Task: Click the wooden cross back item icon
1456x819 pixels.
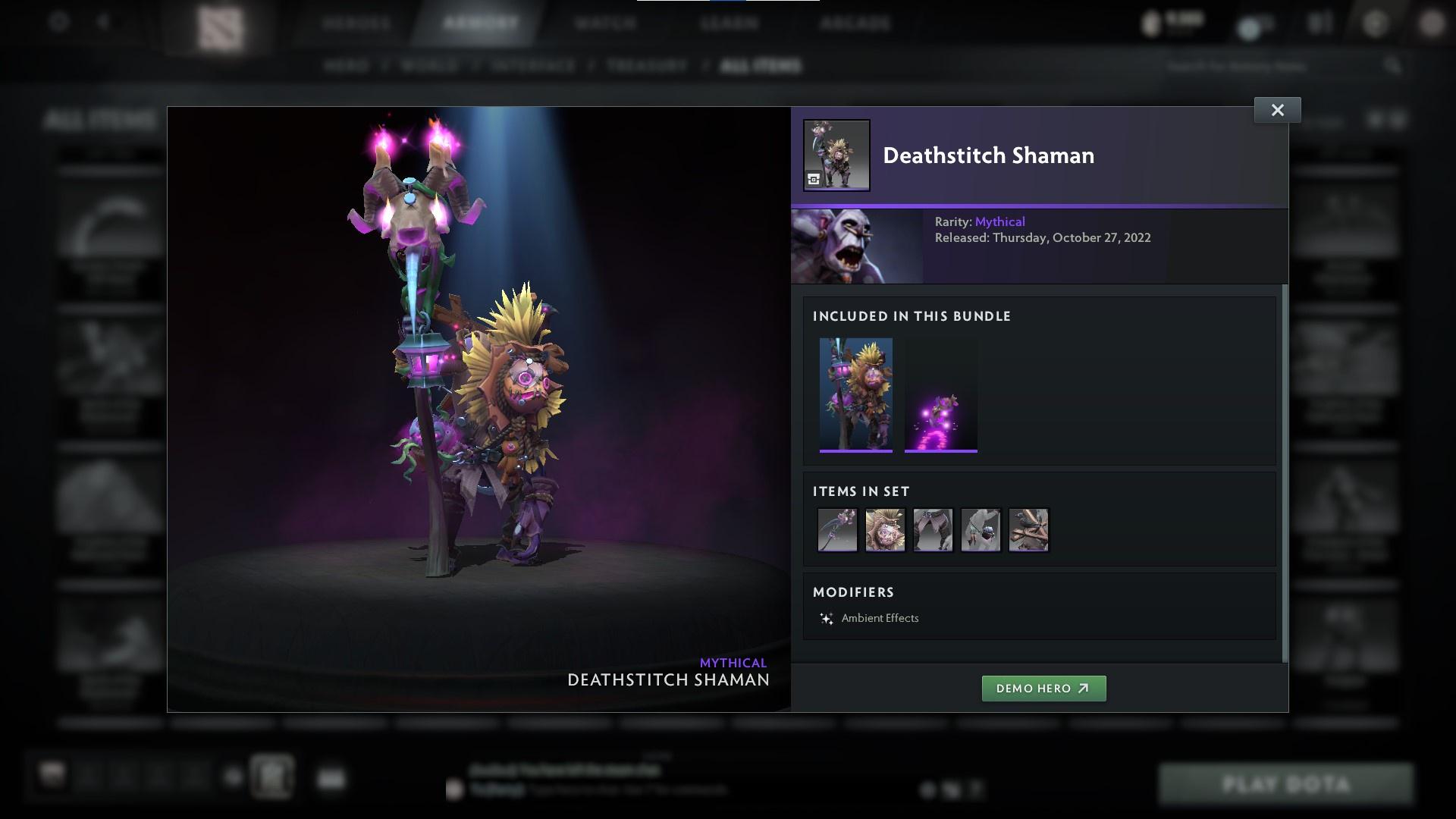Action: pos(1028,530)
